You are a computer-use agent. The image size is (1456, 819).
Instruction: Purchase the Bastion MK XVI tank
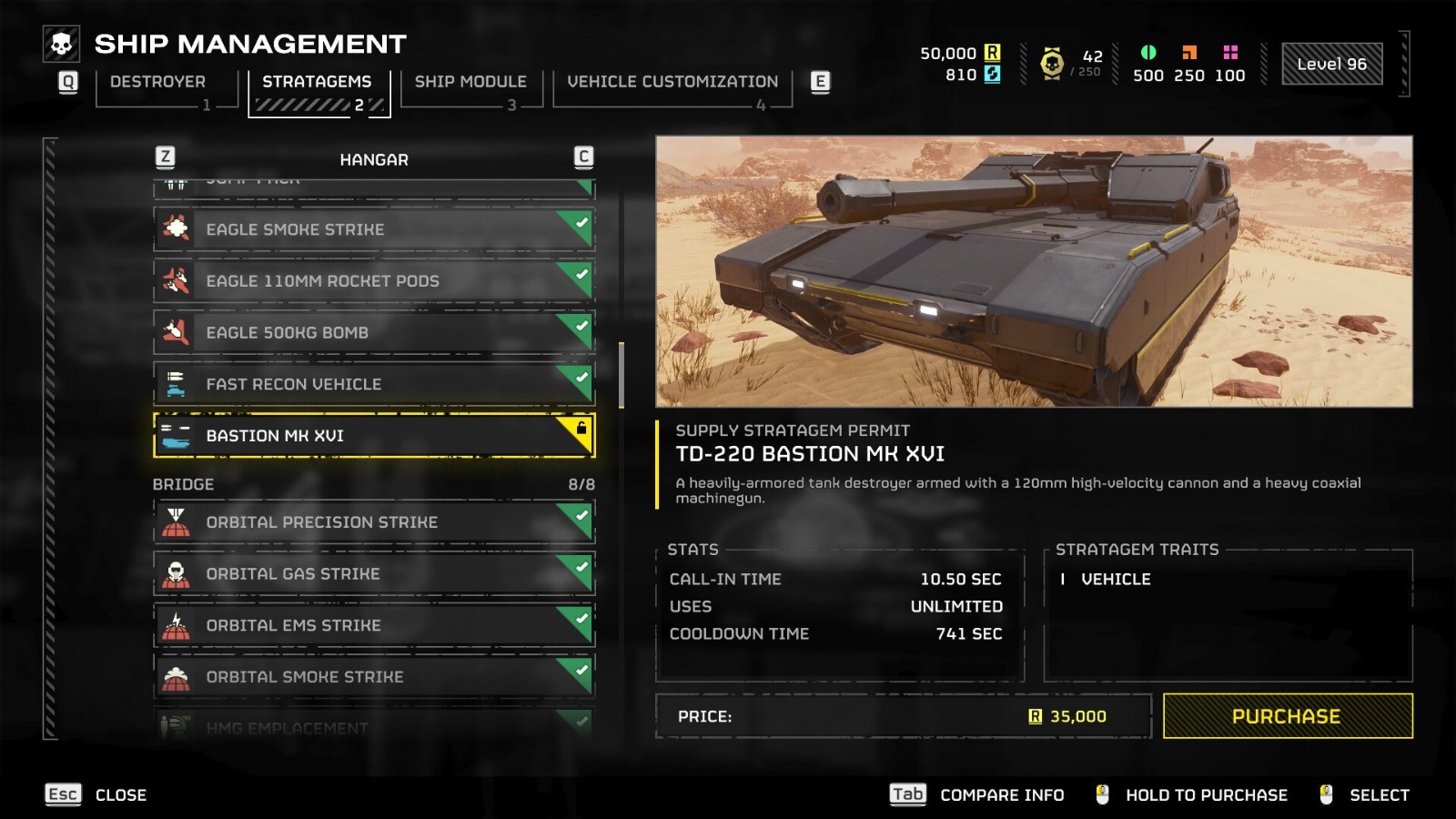pyautogui.click(x=1287, y=716)
